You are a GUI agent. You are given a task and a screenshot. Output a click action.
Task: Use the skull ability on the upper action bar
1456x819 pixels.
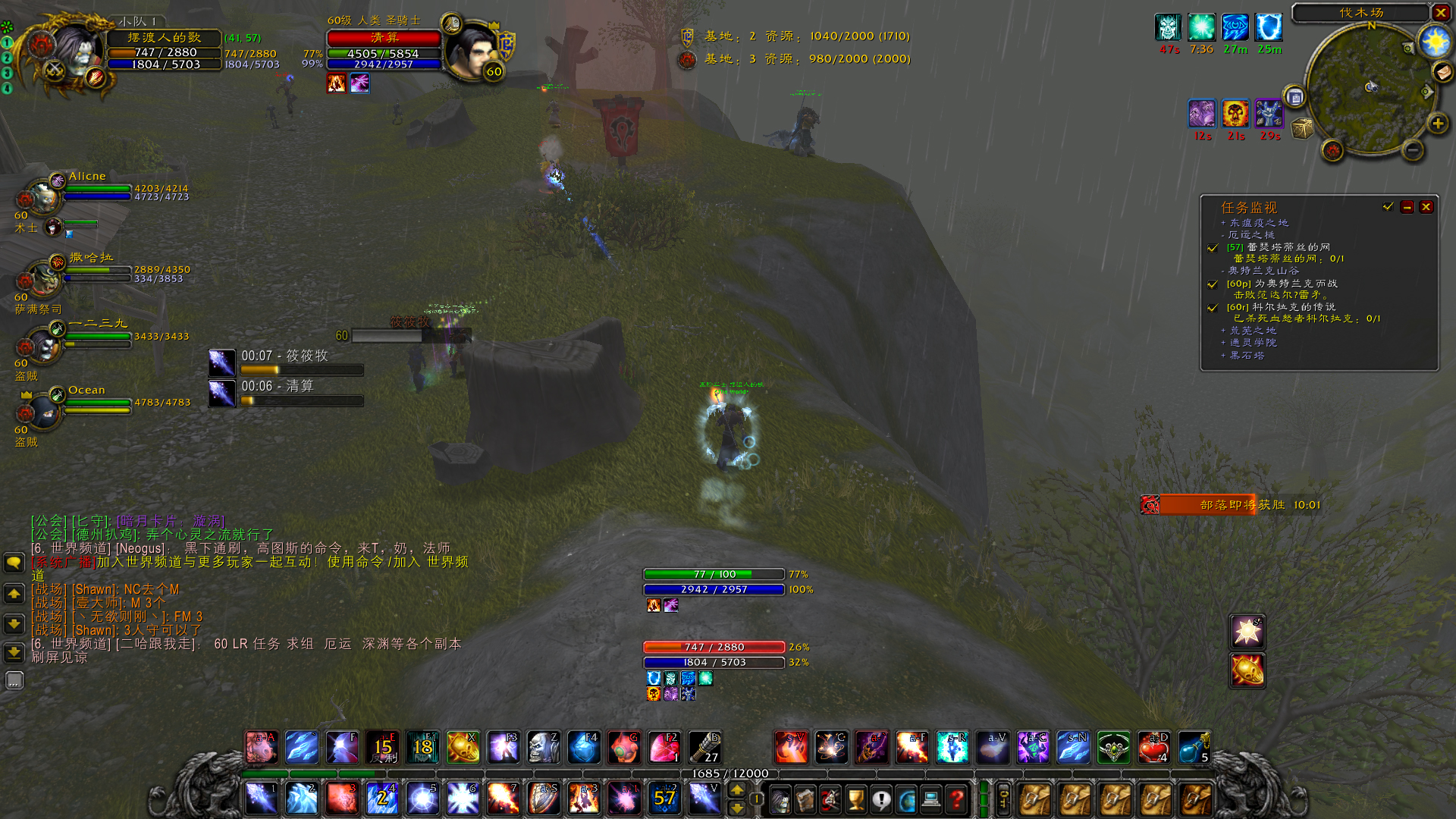[543, 748]
